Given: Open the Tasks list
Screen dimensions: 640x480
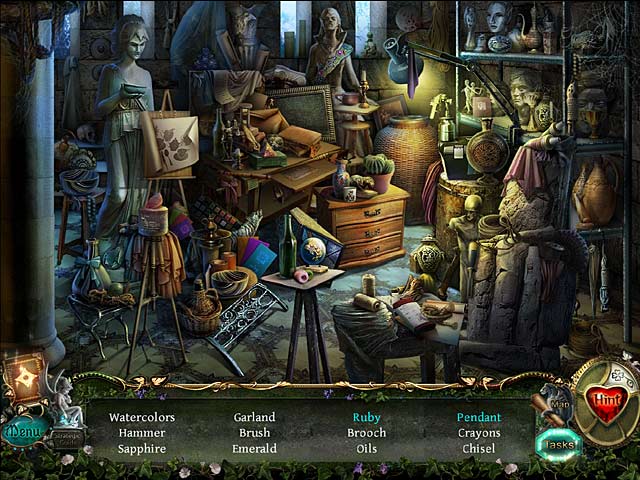Looking at the screenshot, I should [x=557, y=445].
